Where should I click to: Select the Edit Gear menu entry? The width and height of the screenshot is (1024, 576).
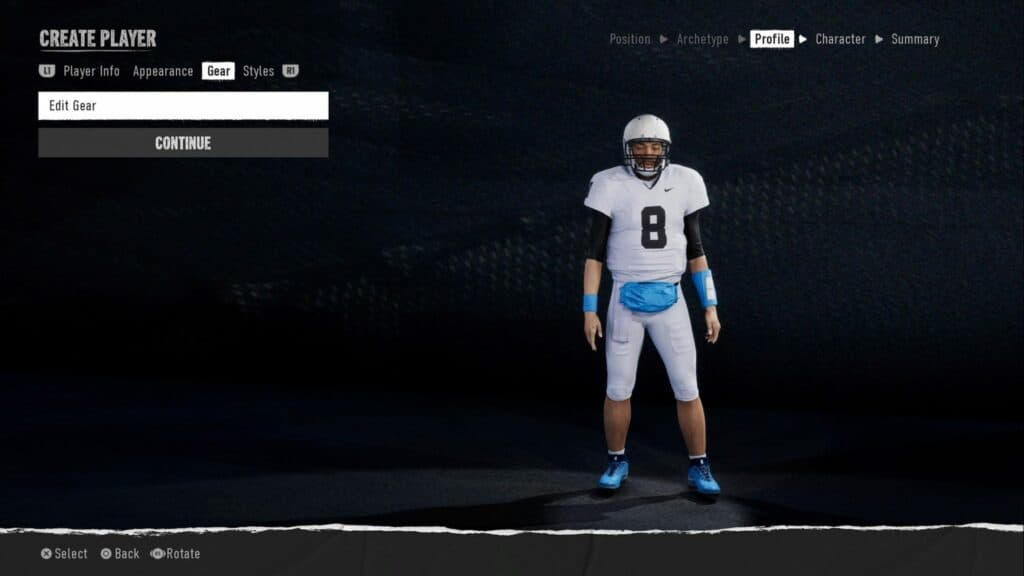[183, 106]
